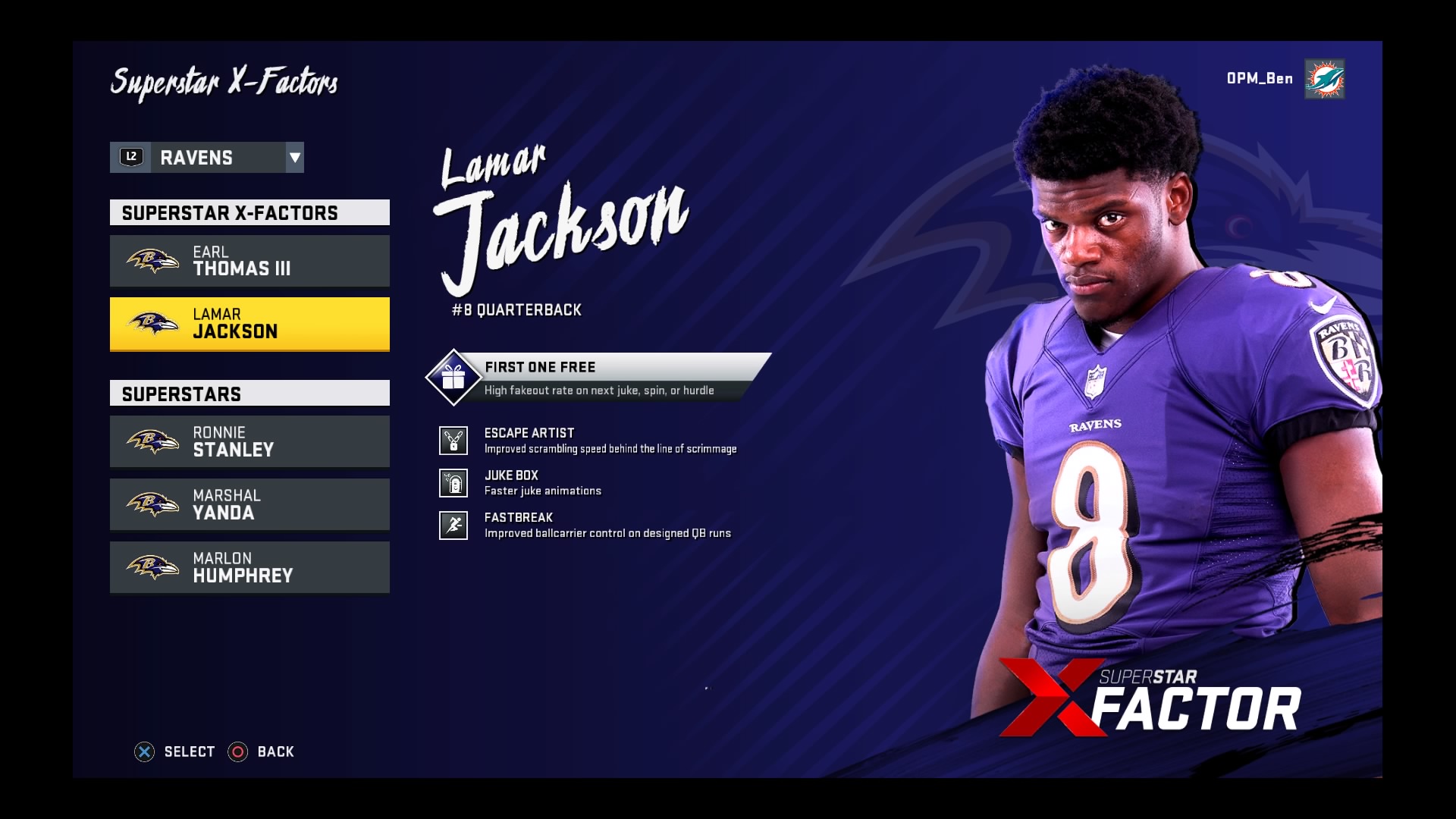The height and width of the screenshot is (819, 1456).
Task: Click the Escape Artist ability icon
Action: pos(453,441)
